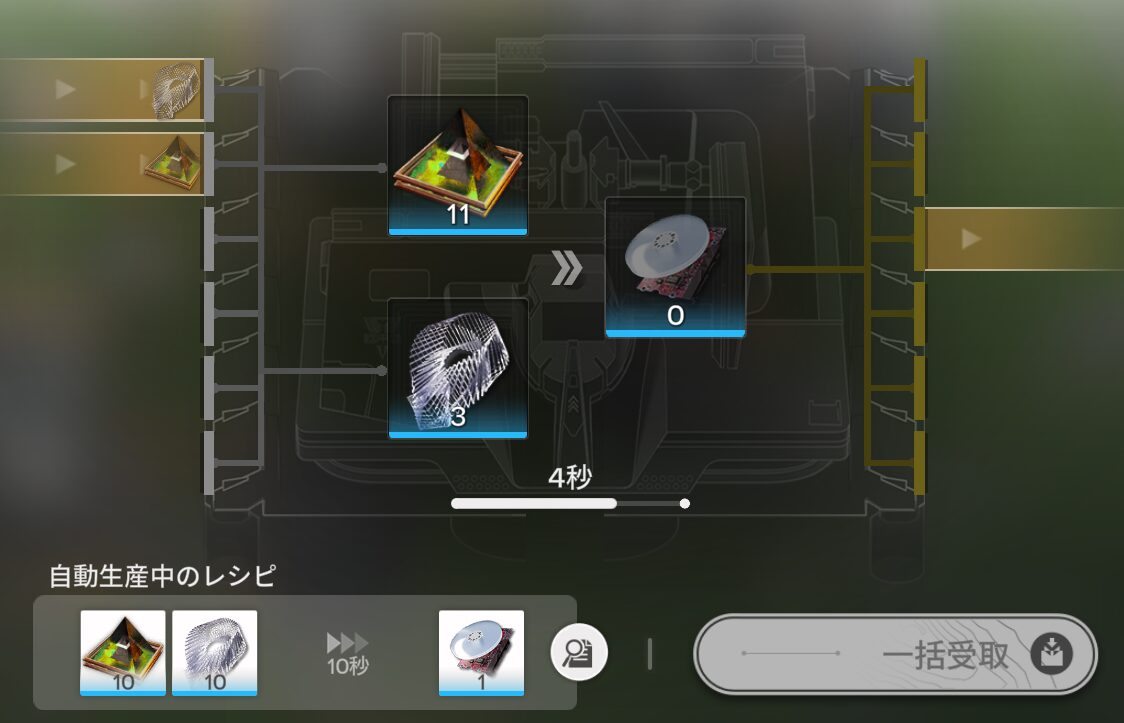1124x723 pixels.
Task: Collect all with the 一括受取 button
Action: pos(895,654)
